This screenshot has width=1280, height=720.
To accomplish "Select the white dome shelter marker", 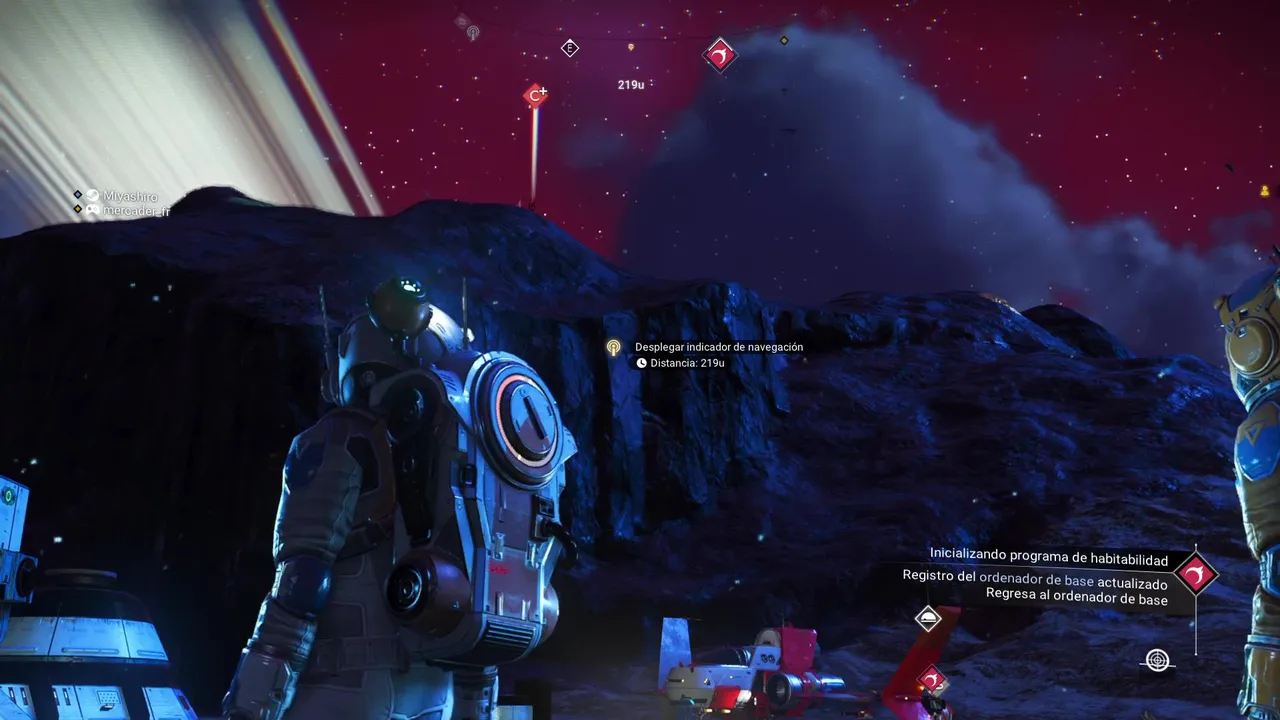I will [x=928, y=618].
